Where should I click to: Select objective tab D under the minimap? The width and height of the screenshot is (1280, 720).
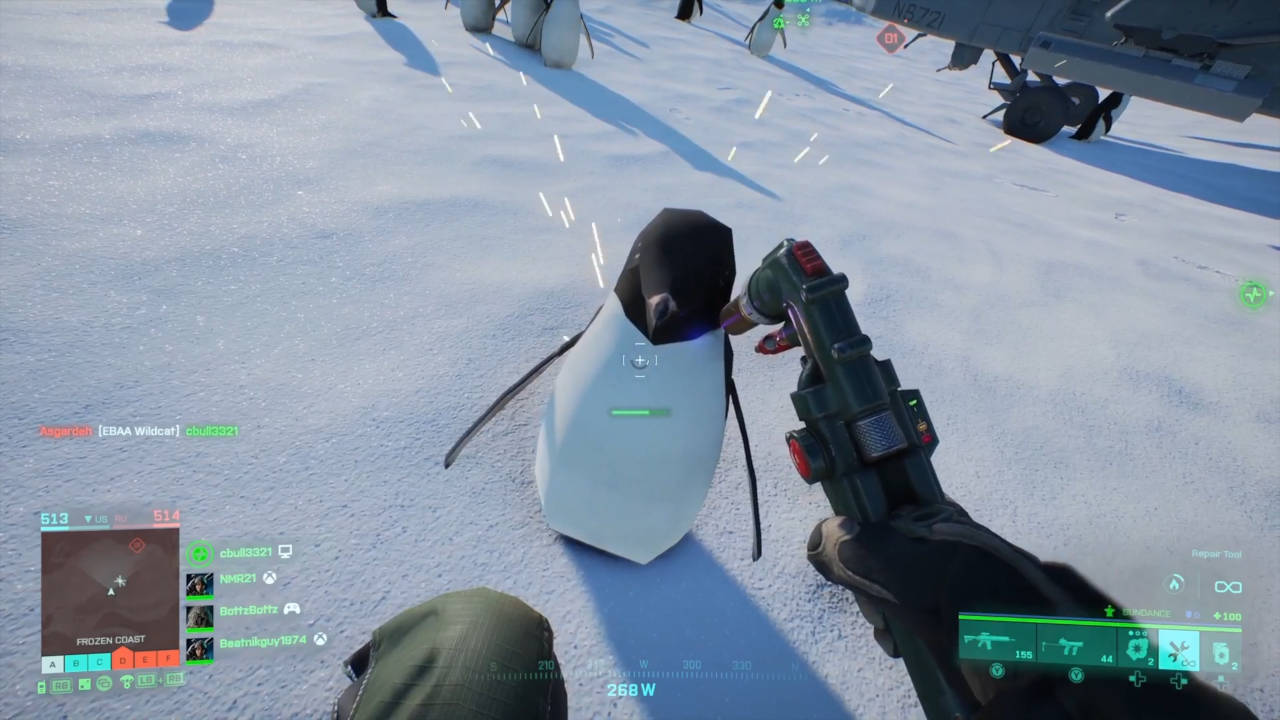pos(122,659)
